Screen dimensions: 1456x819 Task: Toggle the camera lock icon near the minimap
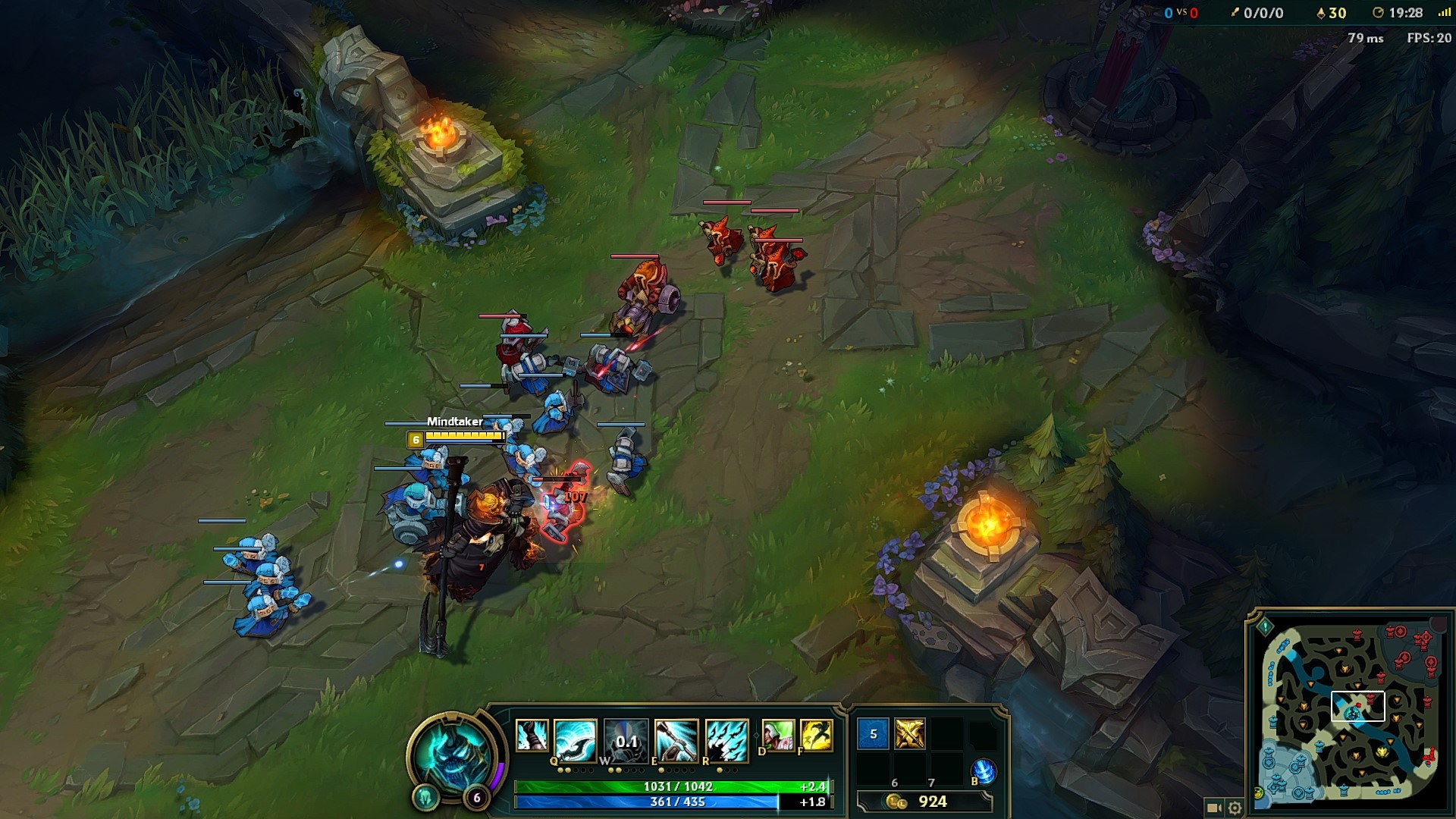click(x=1214, y=808)
